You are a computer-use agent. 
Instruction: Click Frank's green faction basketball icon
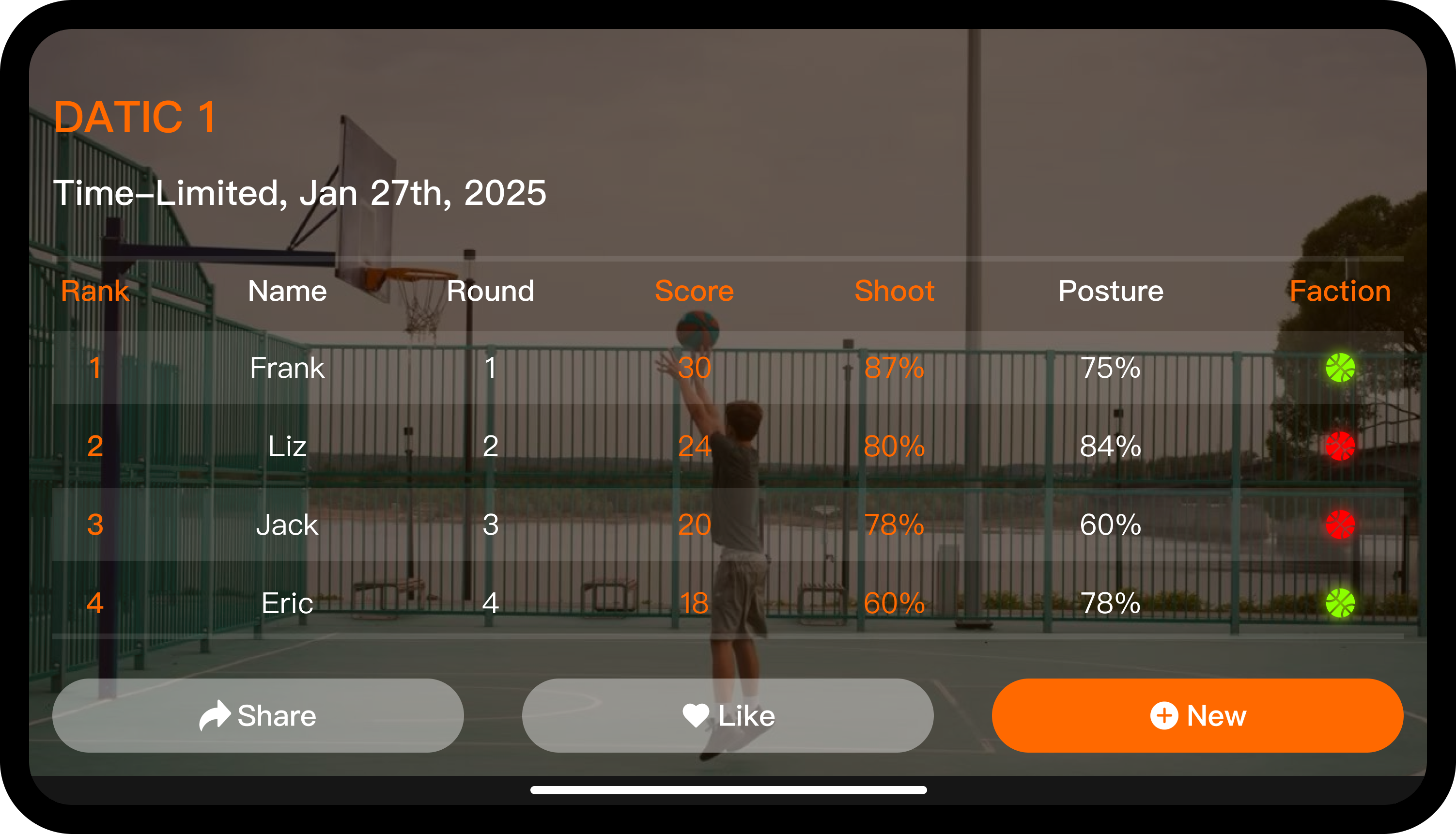point(1340,368)
